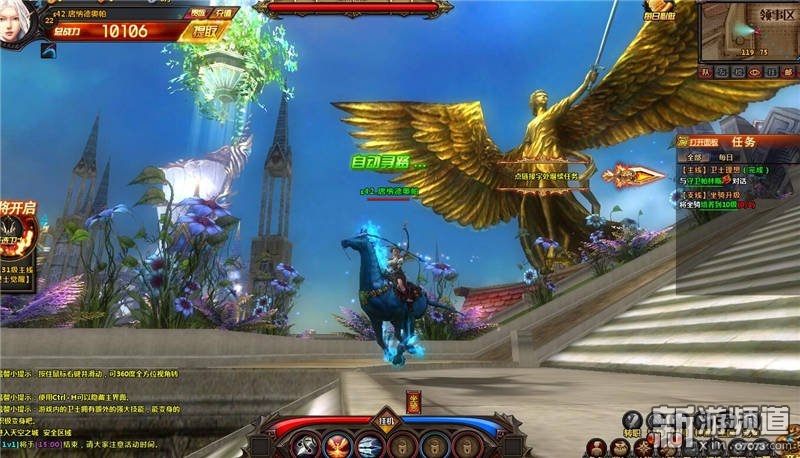Switch to the 全部 quest tab
The width and height of the screenshot is (800, 458).
pyautogui.click(x=693, y=158)
